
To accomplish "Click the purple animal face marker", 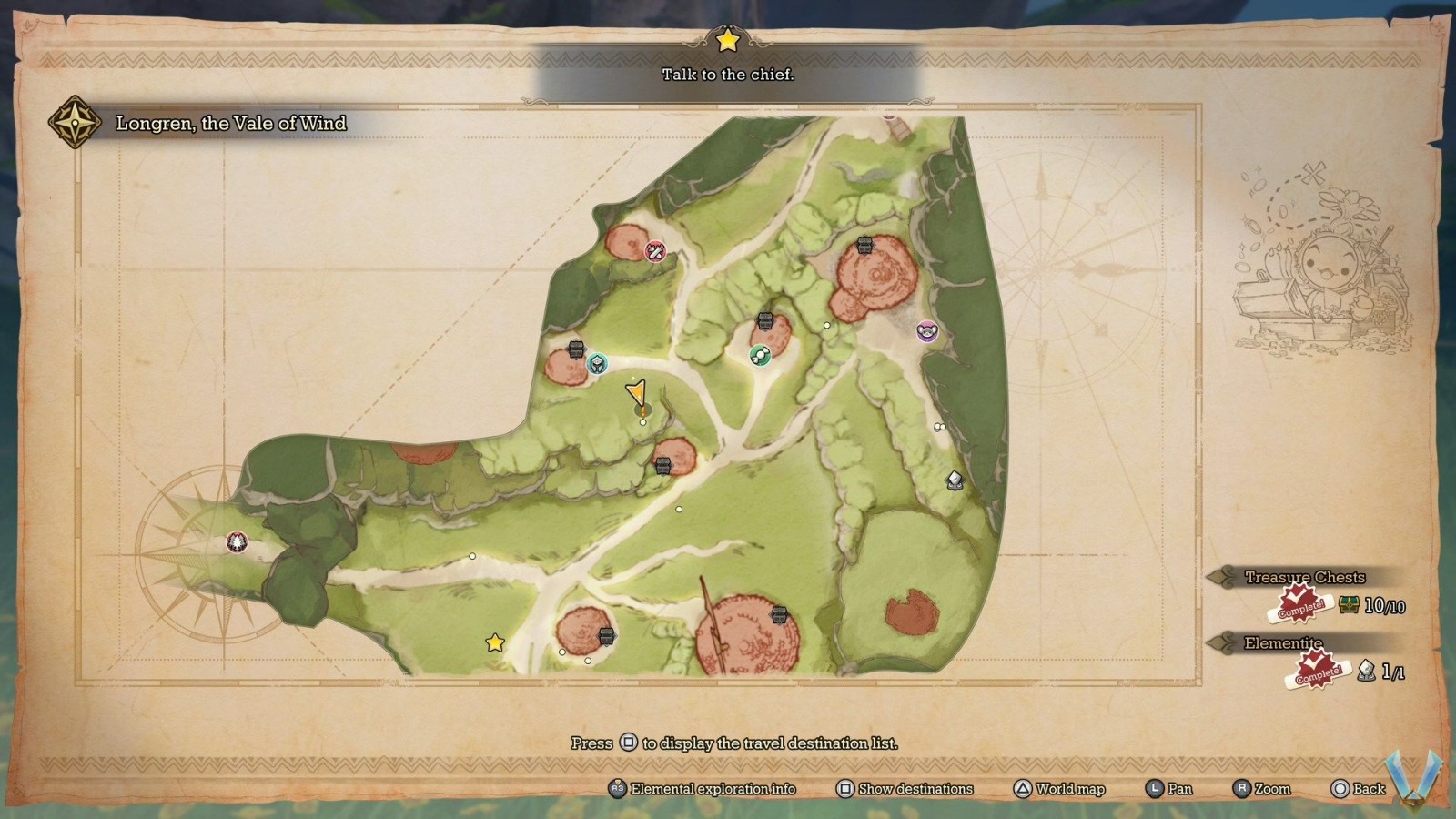I will [x=927, y=331].
